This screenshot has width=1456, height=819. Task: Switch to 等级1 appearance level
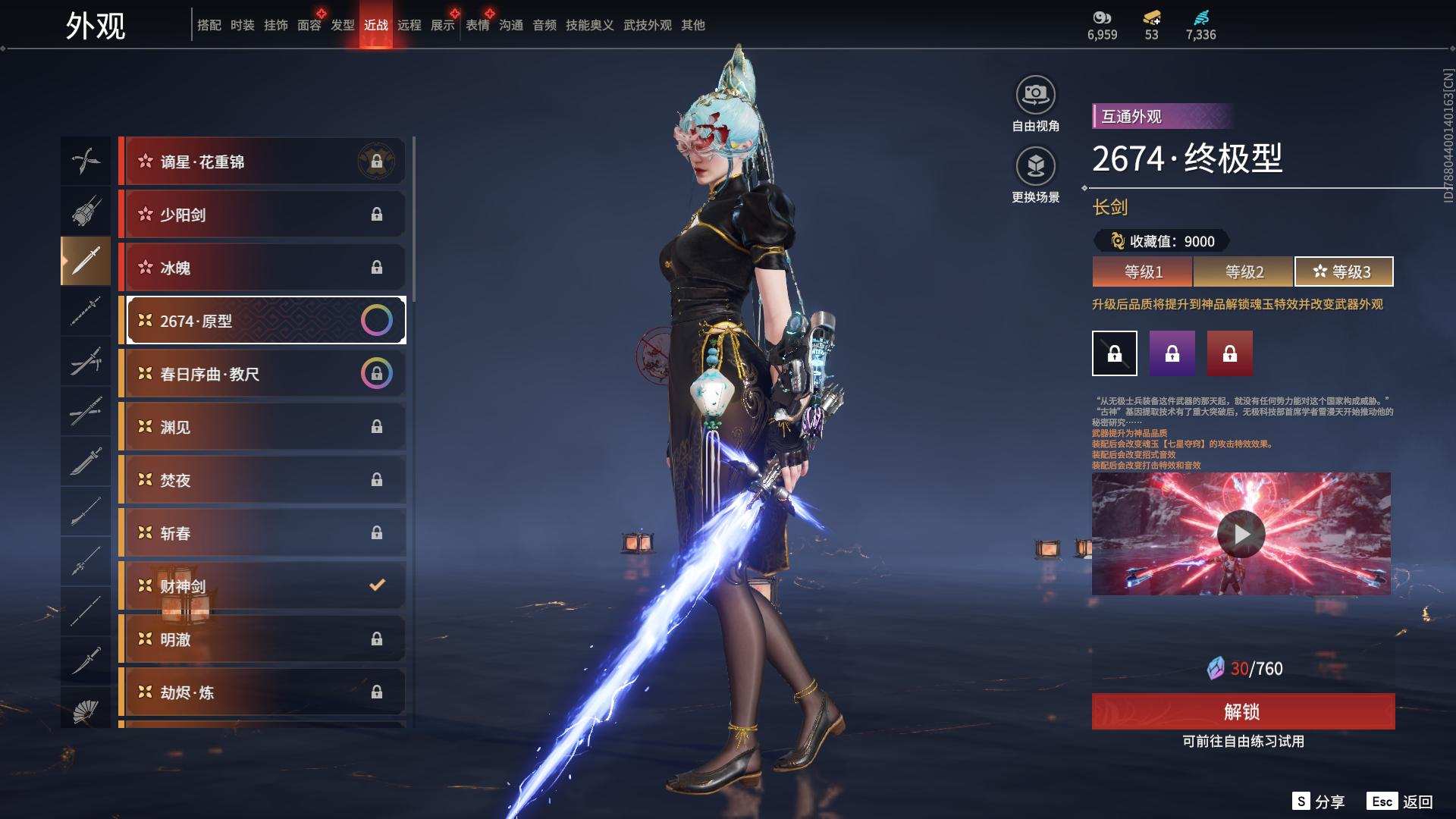tap(1143, 271)
